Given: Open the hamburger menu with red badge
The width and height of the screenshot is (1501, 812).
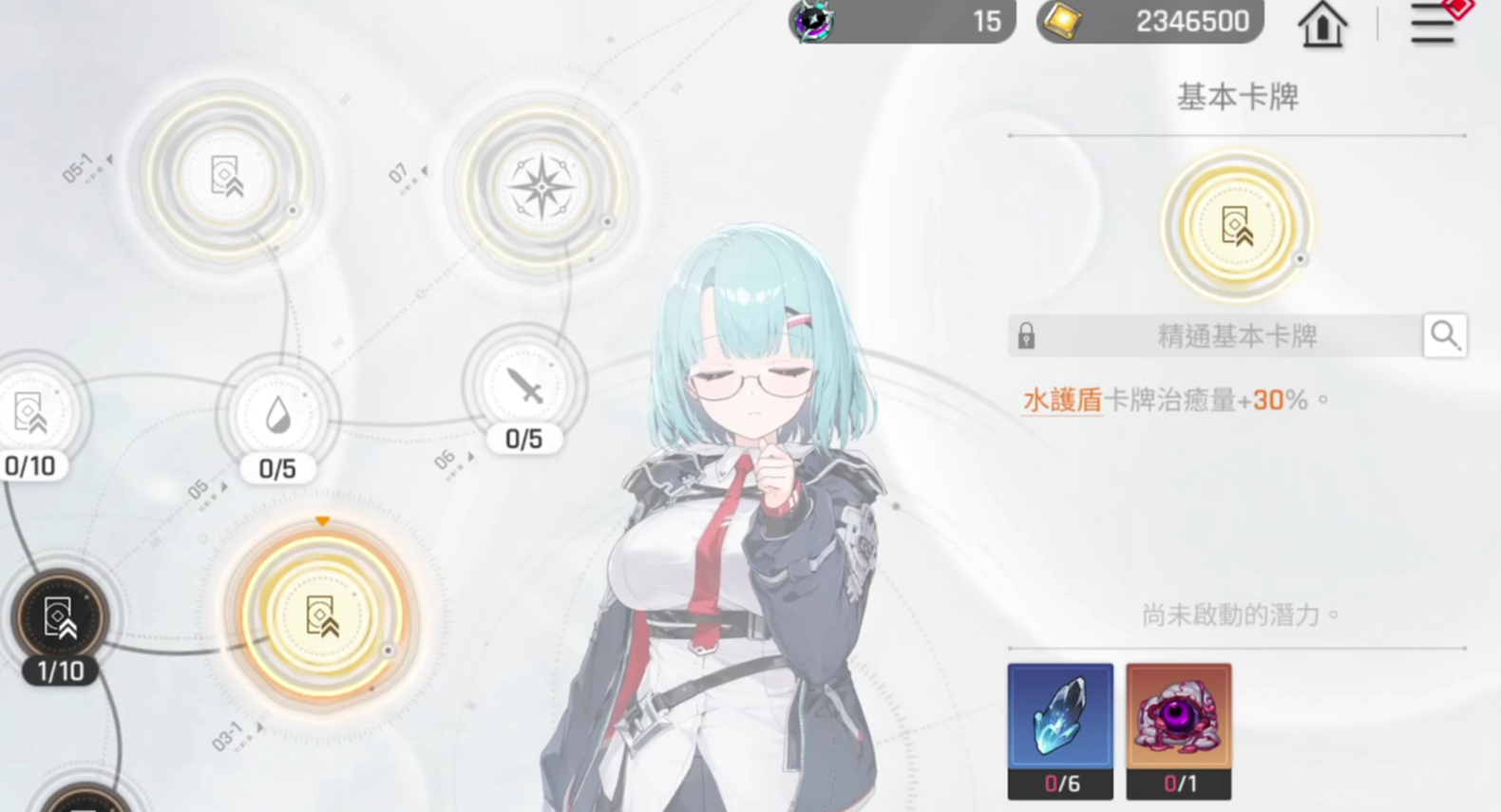Looking at the screenshot, I should pos(1431,24).
